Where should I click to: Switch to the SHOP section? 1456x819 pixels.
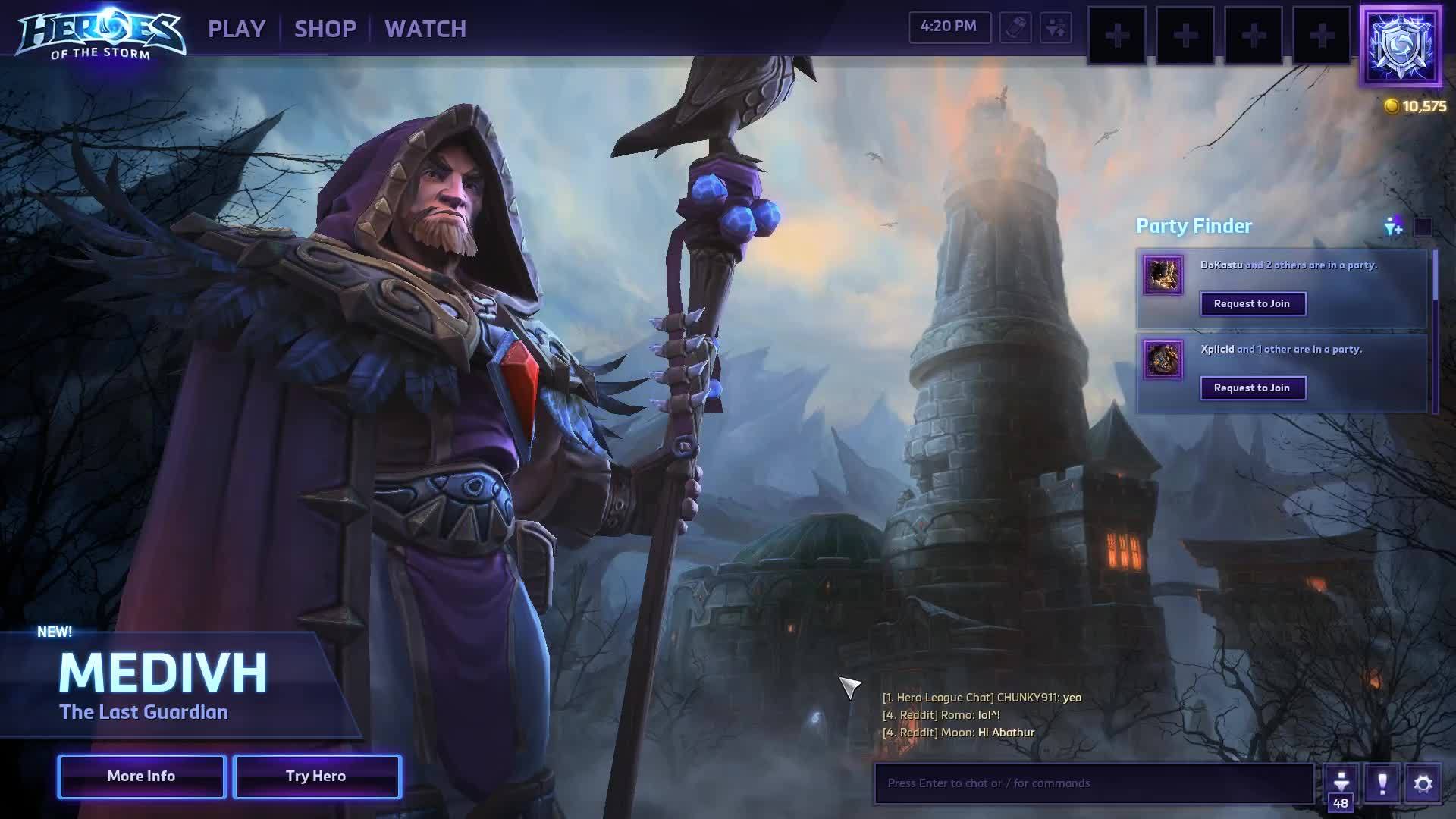(327, 29)
